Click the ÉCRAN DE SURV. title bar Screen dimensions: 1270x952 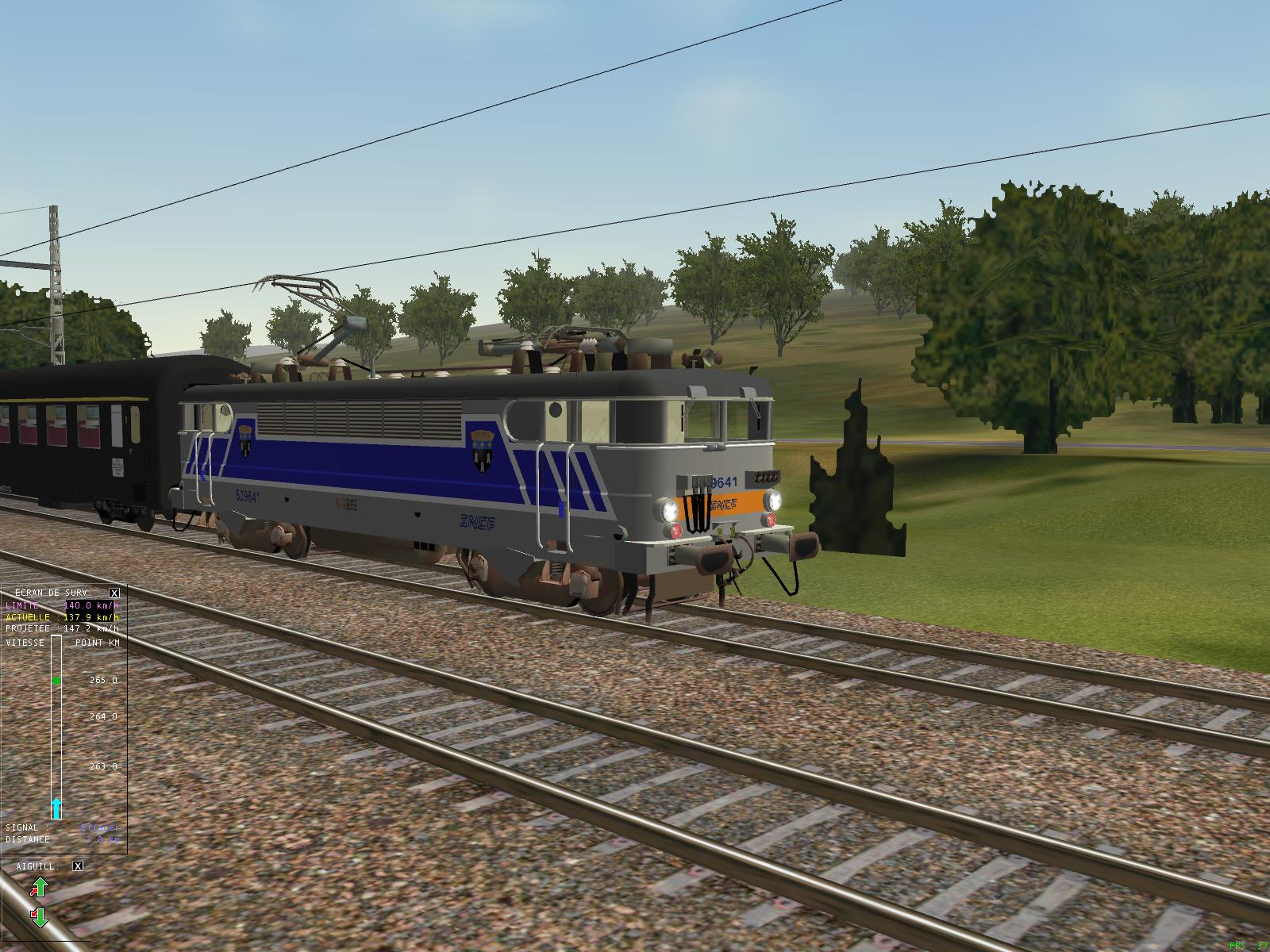coord(53,593)
